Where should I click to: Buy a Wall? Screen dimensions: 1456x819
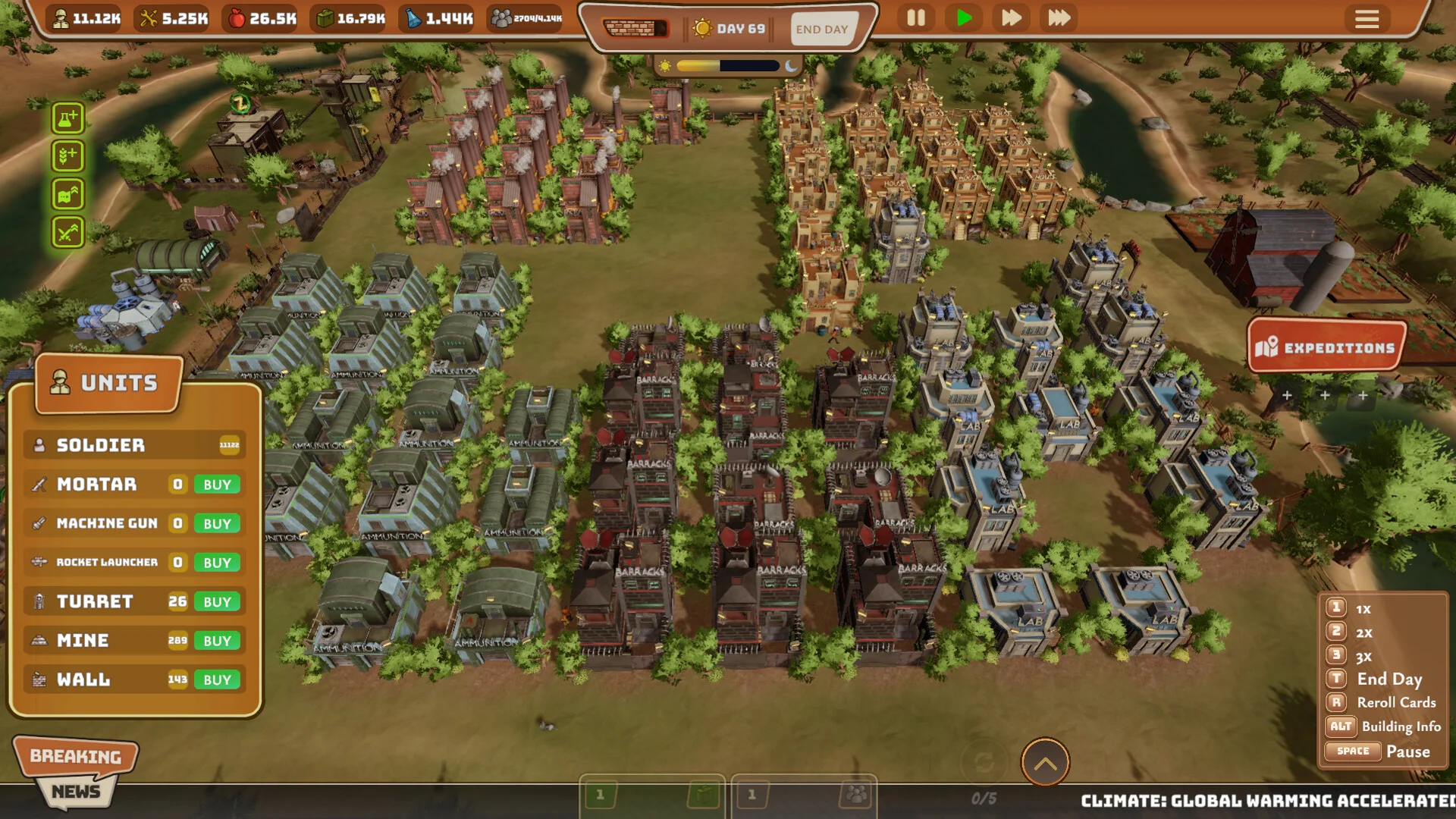click(217, 680)
